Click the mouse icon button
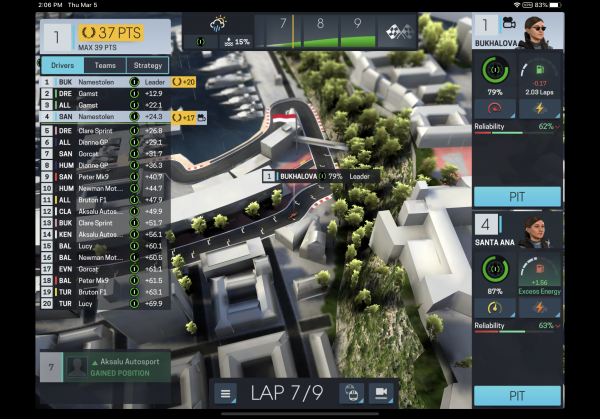The image size is (600, 419). (x=350, y=394)
